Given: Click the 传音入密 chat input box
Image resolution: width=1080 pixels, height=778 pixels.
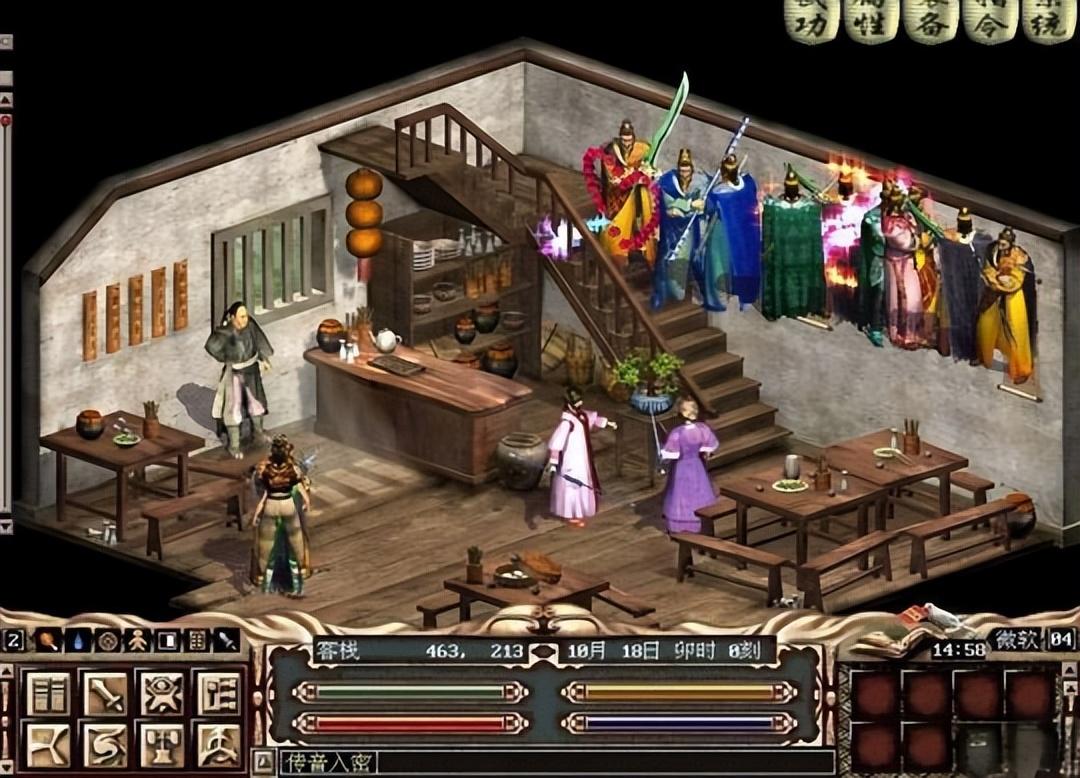Looking at the screenshot, I should (x=550, y=762).
